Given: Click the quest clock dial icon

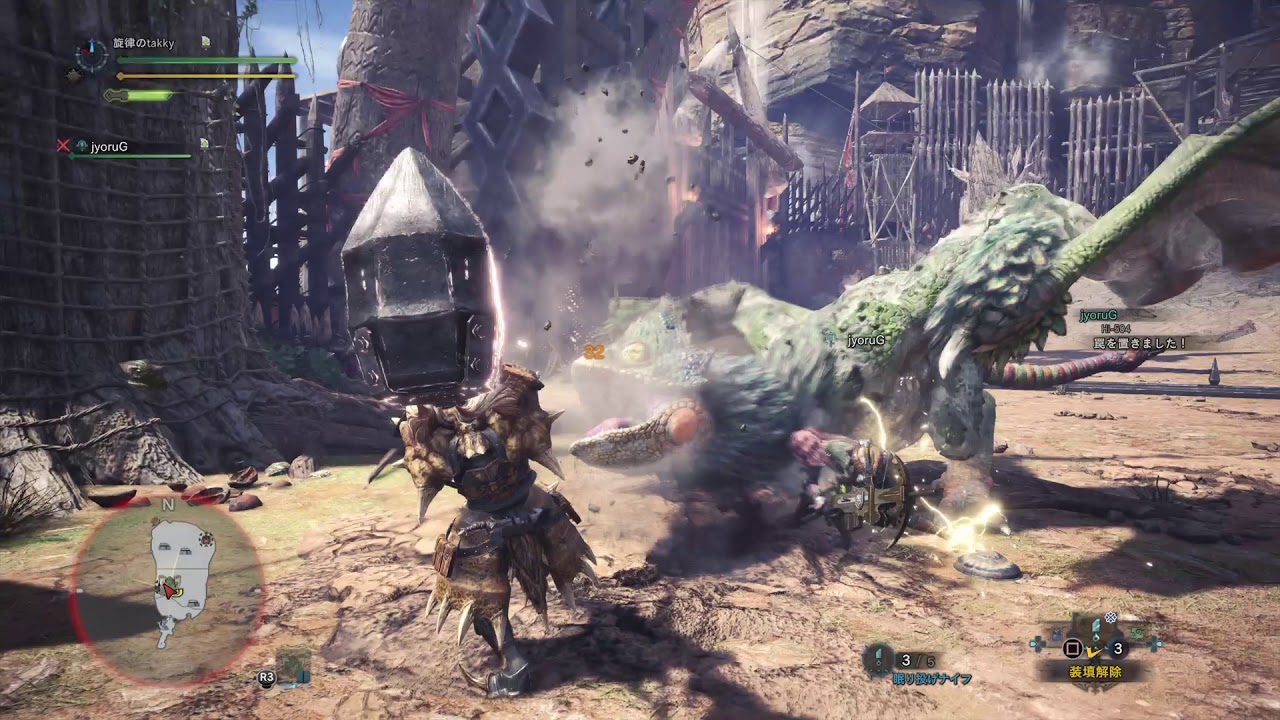Looking at the screenshot, I should tap(91, 54).
